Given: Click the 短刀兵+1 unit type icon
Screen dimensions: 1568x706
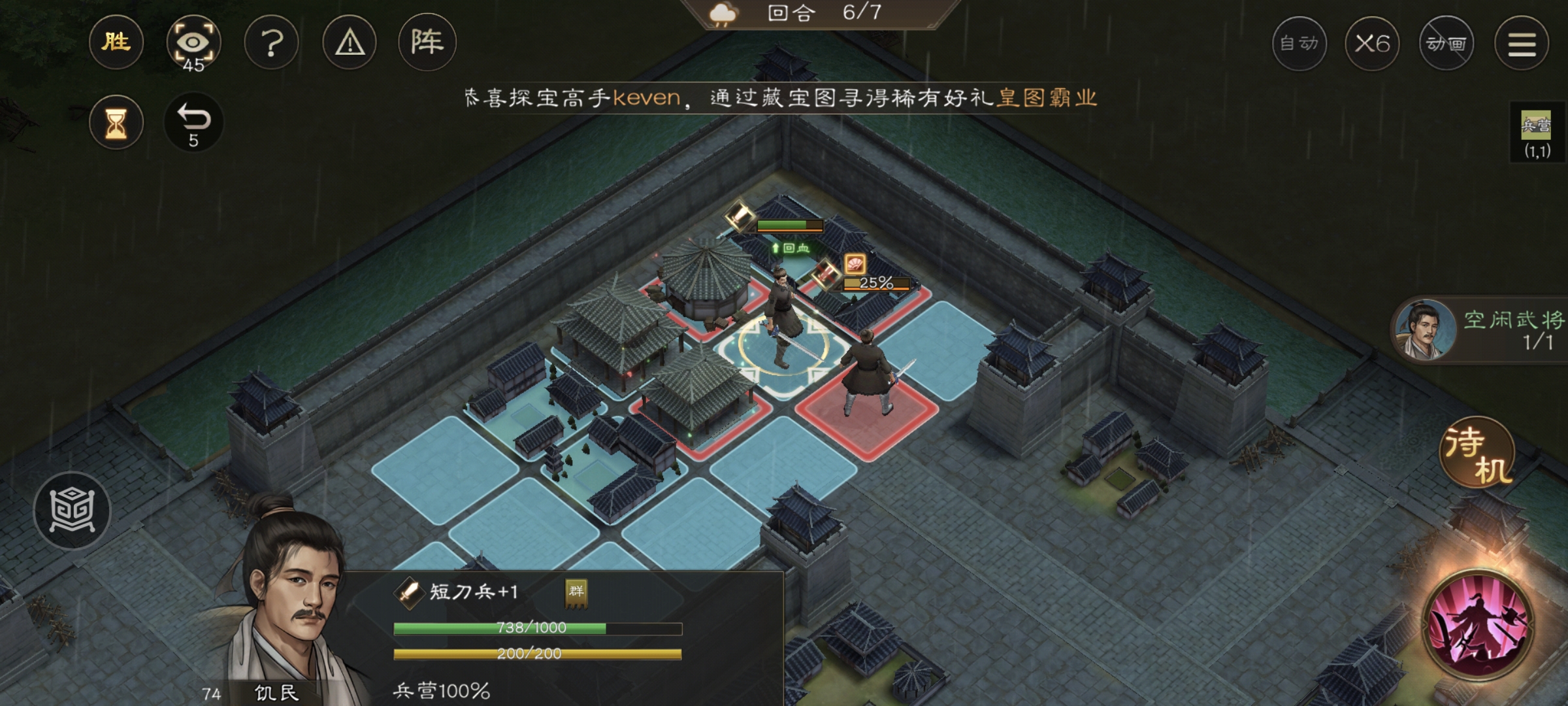Looking at the screenshot, I should (409, 593).
